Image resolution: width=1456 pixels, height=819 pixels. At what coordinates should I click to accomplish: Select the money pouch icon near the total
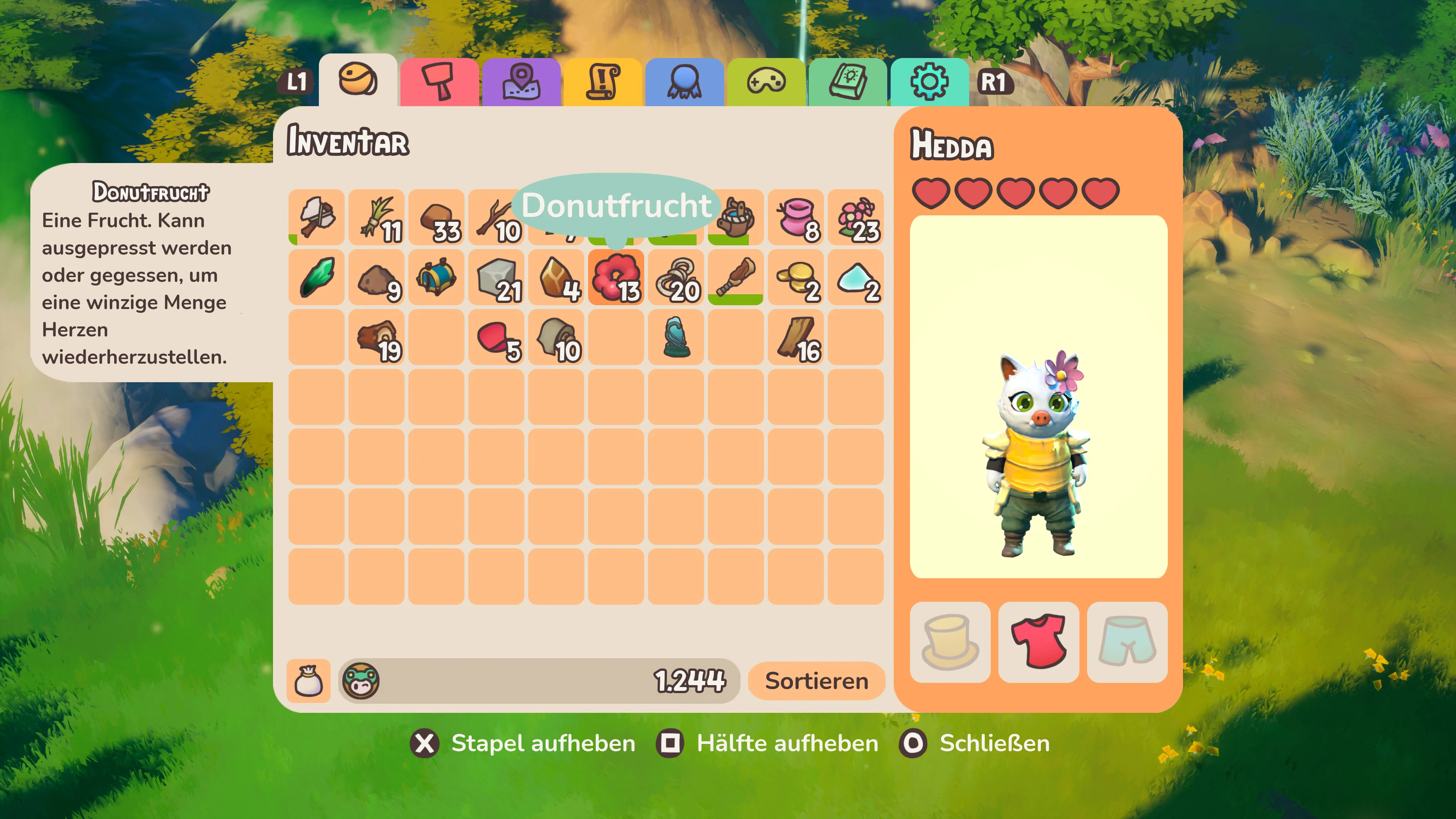point(309,680)
